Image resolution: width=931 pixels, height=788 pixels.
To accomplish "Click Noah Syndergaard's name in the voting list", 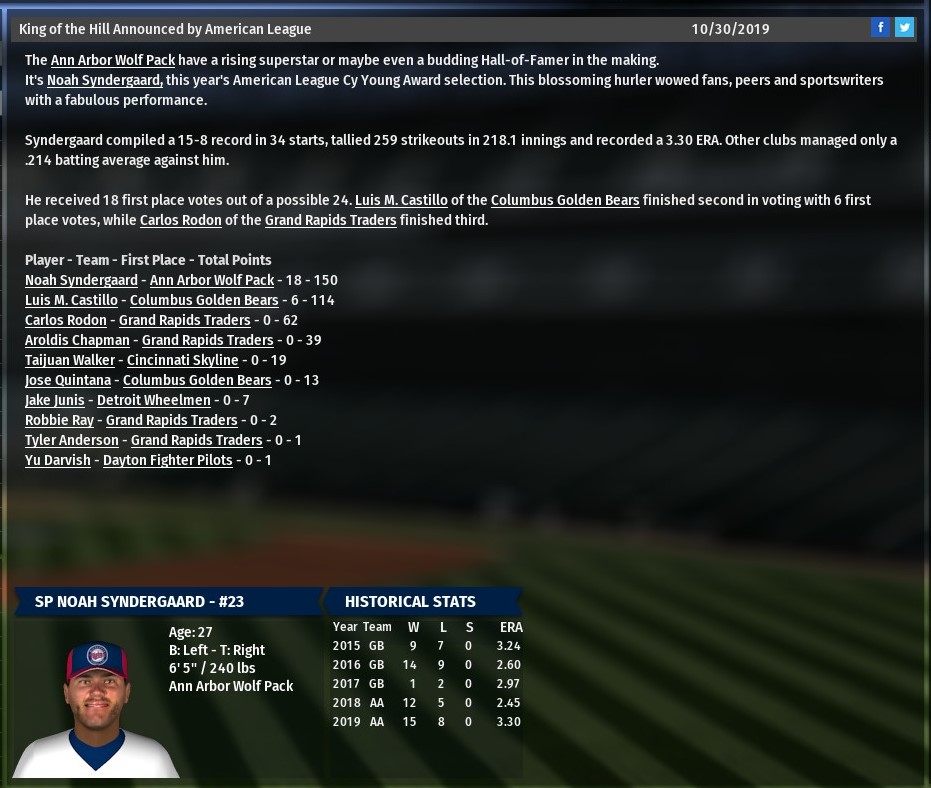I will click(x=81, y=280).
